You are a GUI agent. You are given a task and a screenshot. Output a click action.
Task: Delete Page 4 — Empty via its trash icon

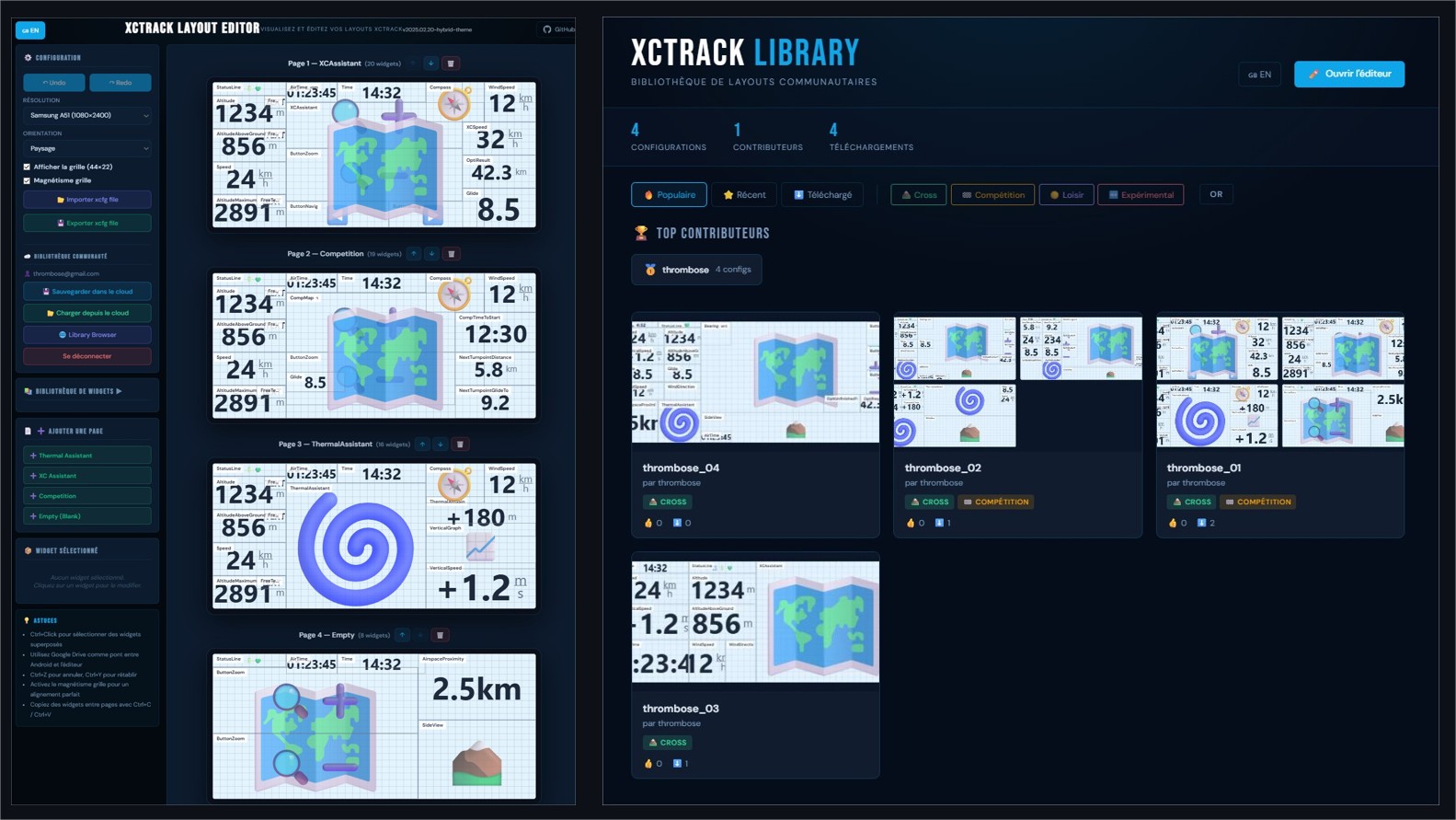440,635
